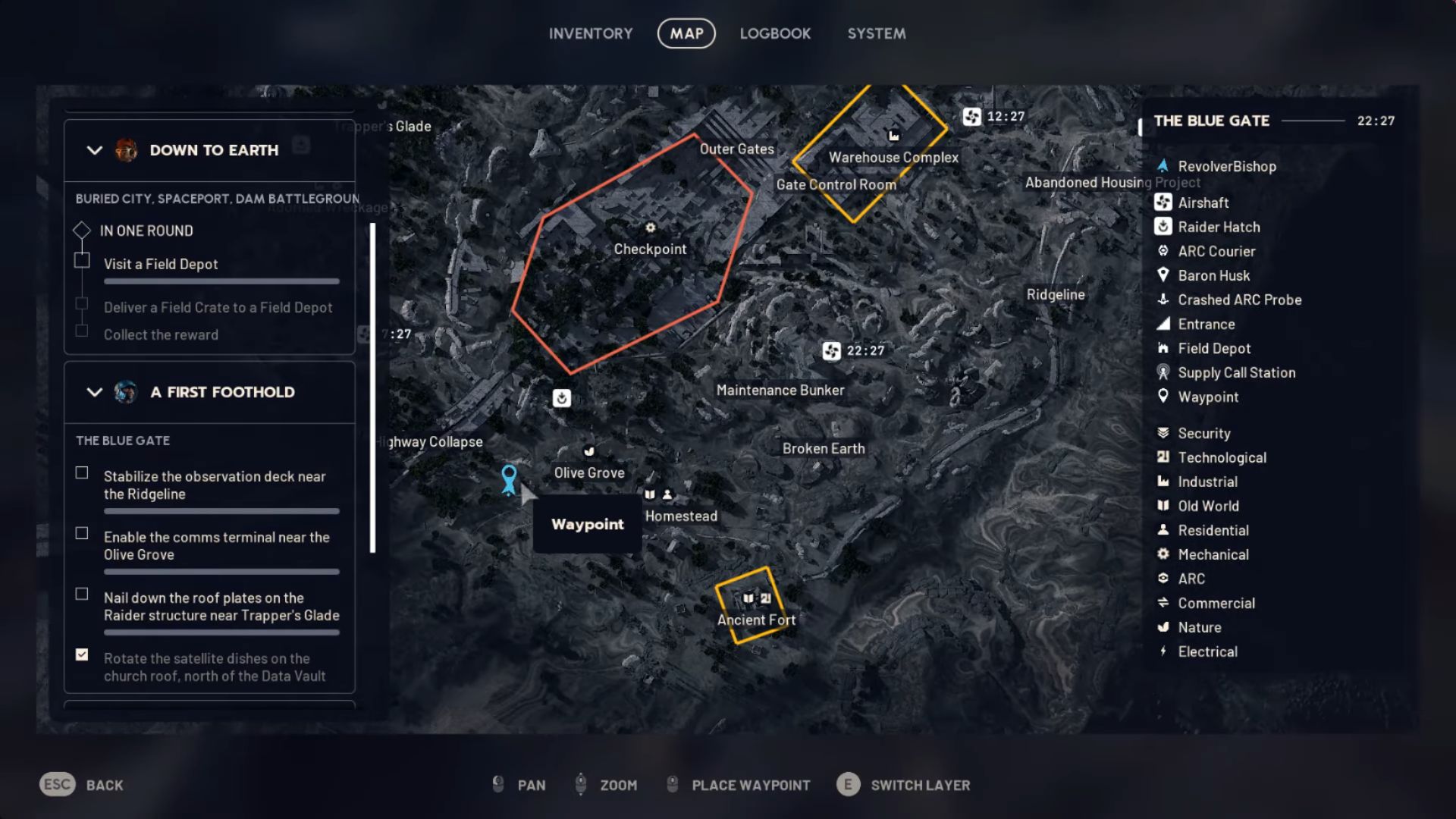
Task: Check the Enable comms terminal objective
Action: pyautogui.click(x=82, y=533)
